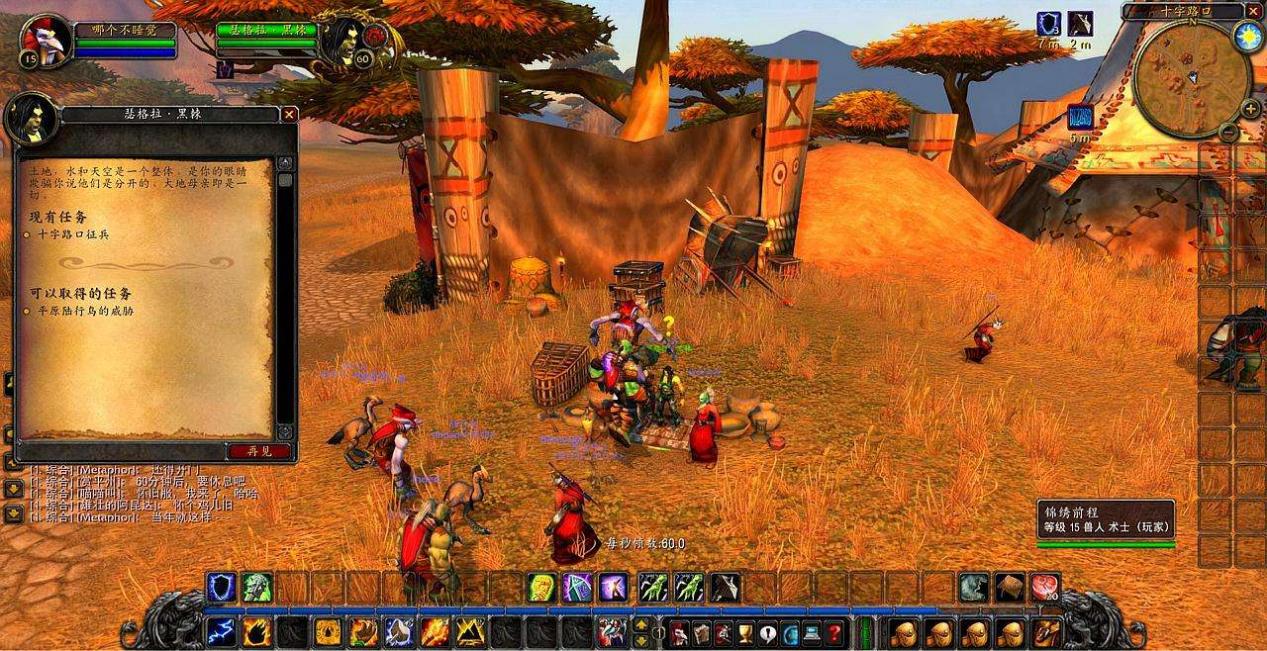Click the lightning shield buff icon
The width and height of the screenshot is (1267, 651).
pos(1048,24)
